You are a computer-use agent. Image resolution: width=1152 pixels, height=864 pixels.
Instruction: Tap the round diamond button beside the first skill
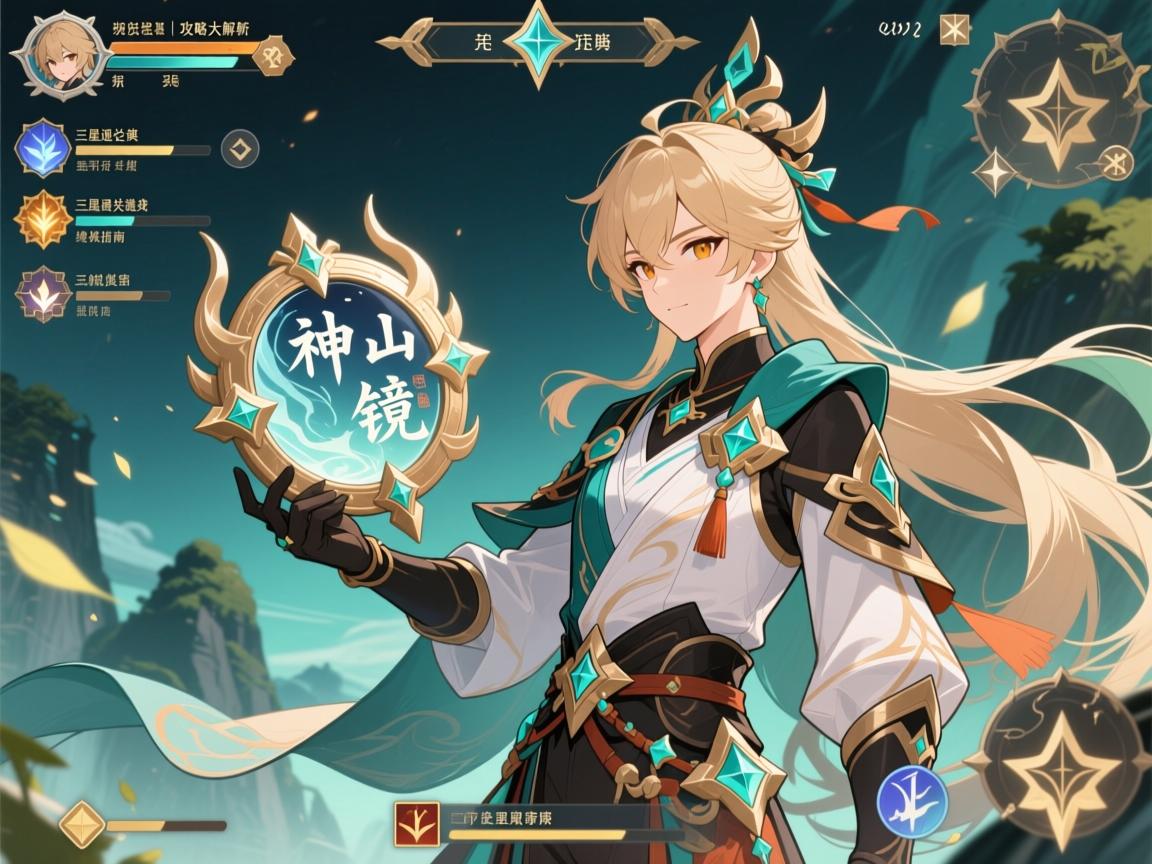pyautogui.click(x=239, y=149)
